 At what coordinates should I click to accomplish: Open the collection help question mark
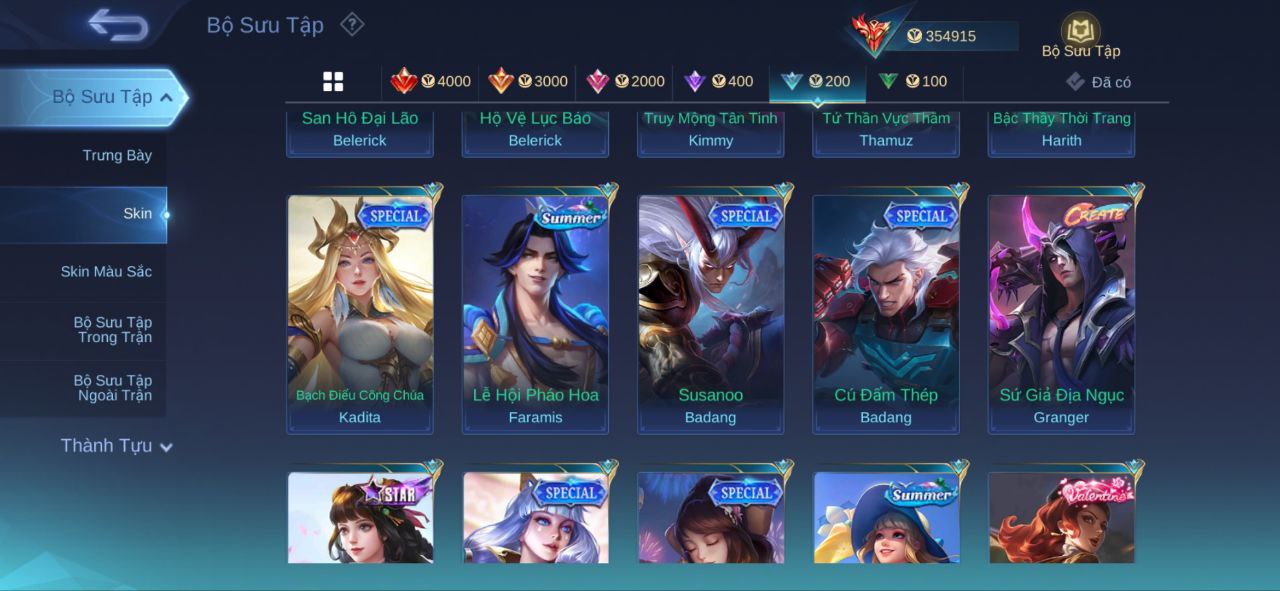[352, 24]
